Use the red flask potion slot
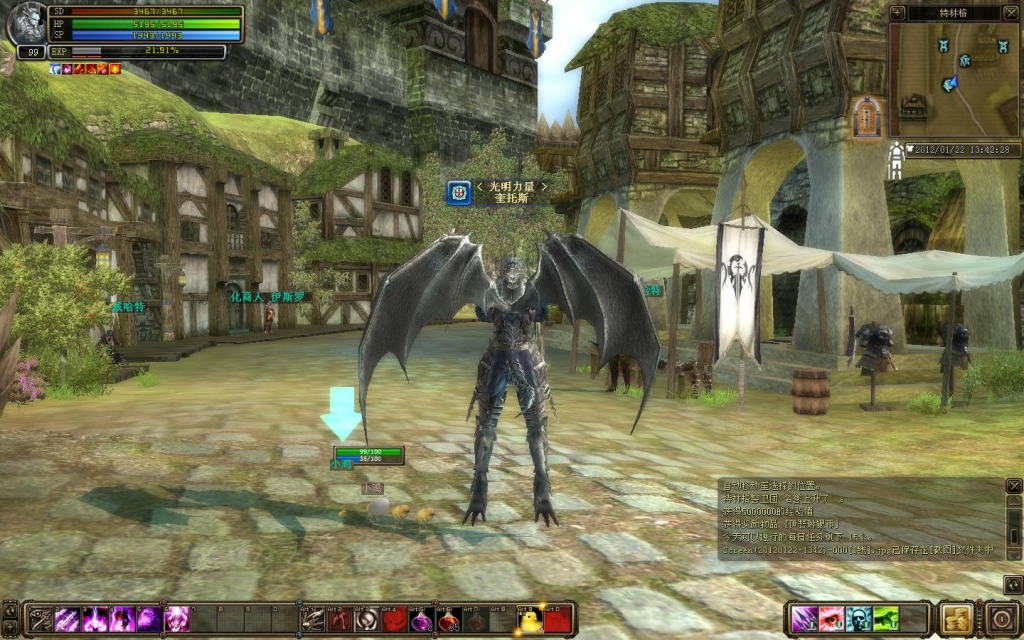This screenshot has height=640, width=1024. pos(449,619)
